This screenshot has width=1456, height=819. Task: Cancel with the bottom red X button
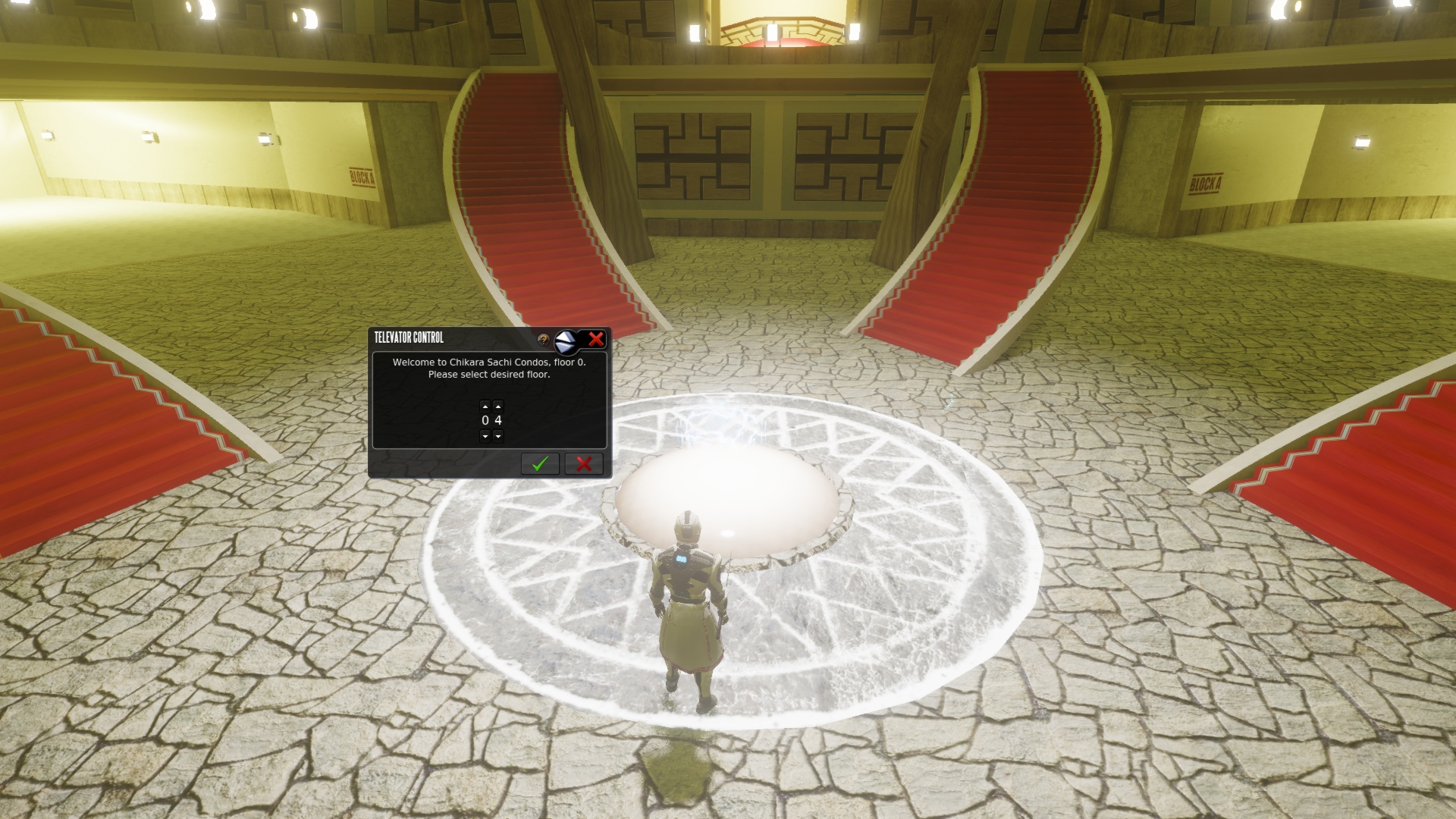[x=583, y=463]
